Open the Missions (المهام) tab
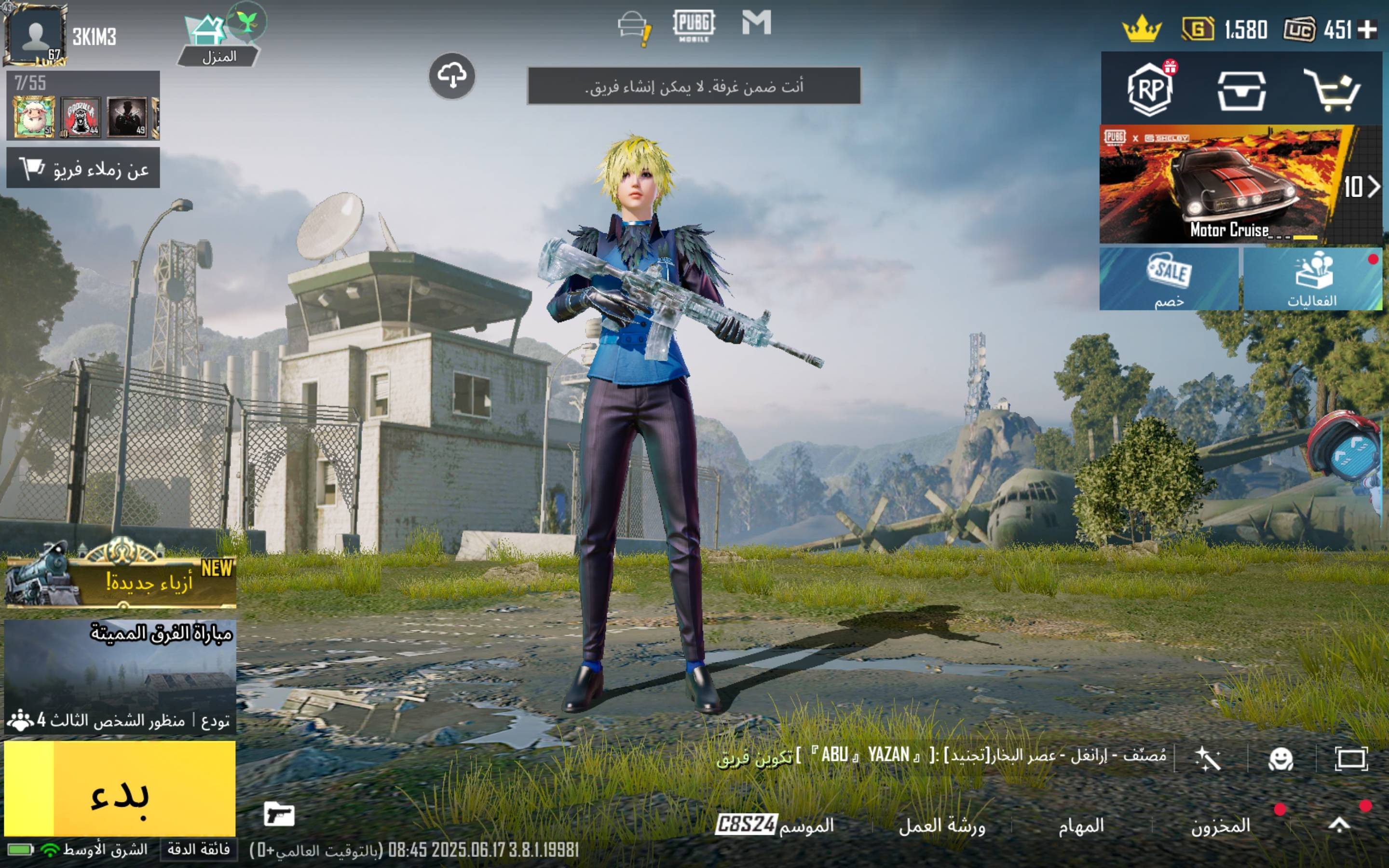 1081,826
